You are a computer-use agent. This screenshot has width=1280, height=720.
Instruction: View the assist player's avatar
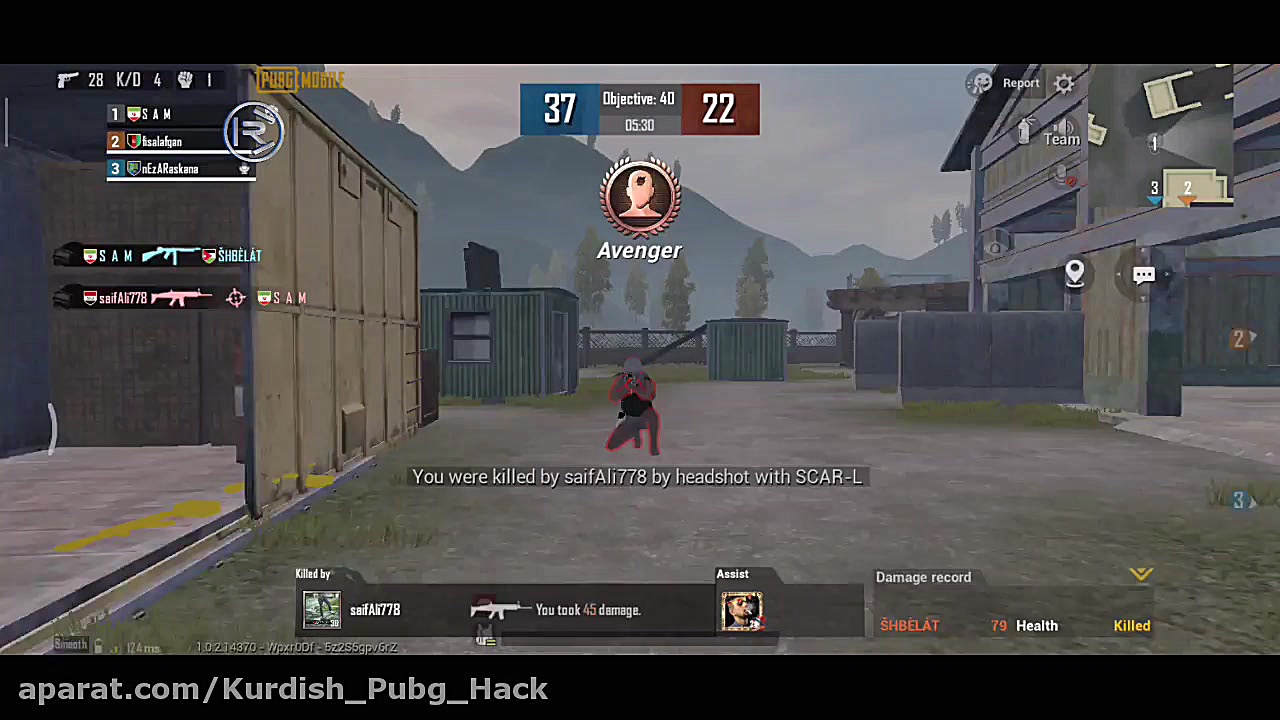[x=741, y=611]
